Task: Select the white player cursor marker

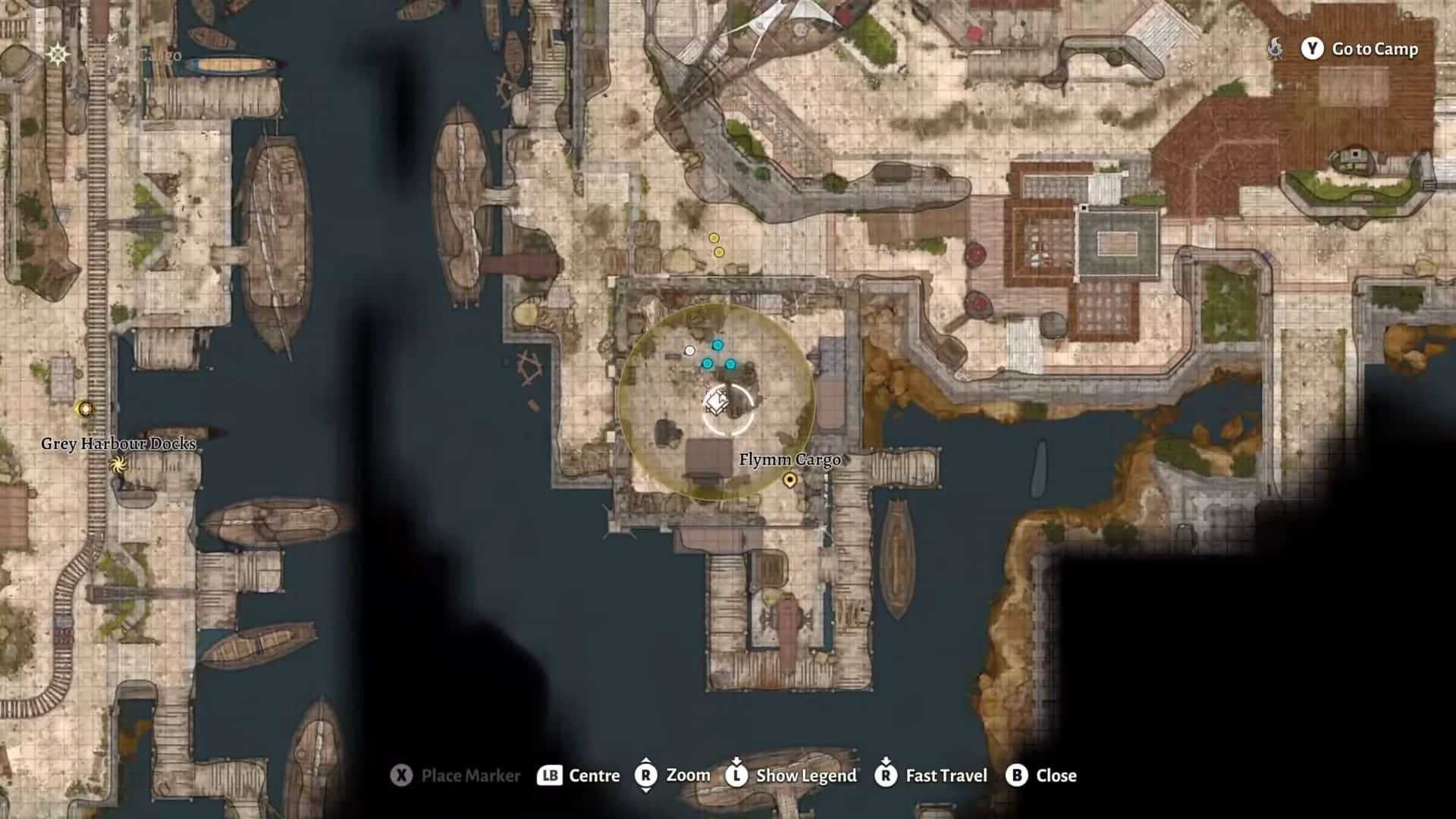Action: coord(717,400)
